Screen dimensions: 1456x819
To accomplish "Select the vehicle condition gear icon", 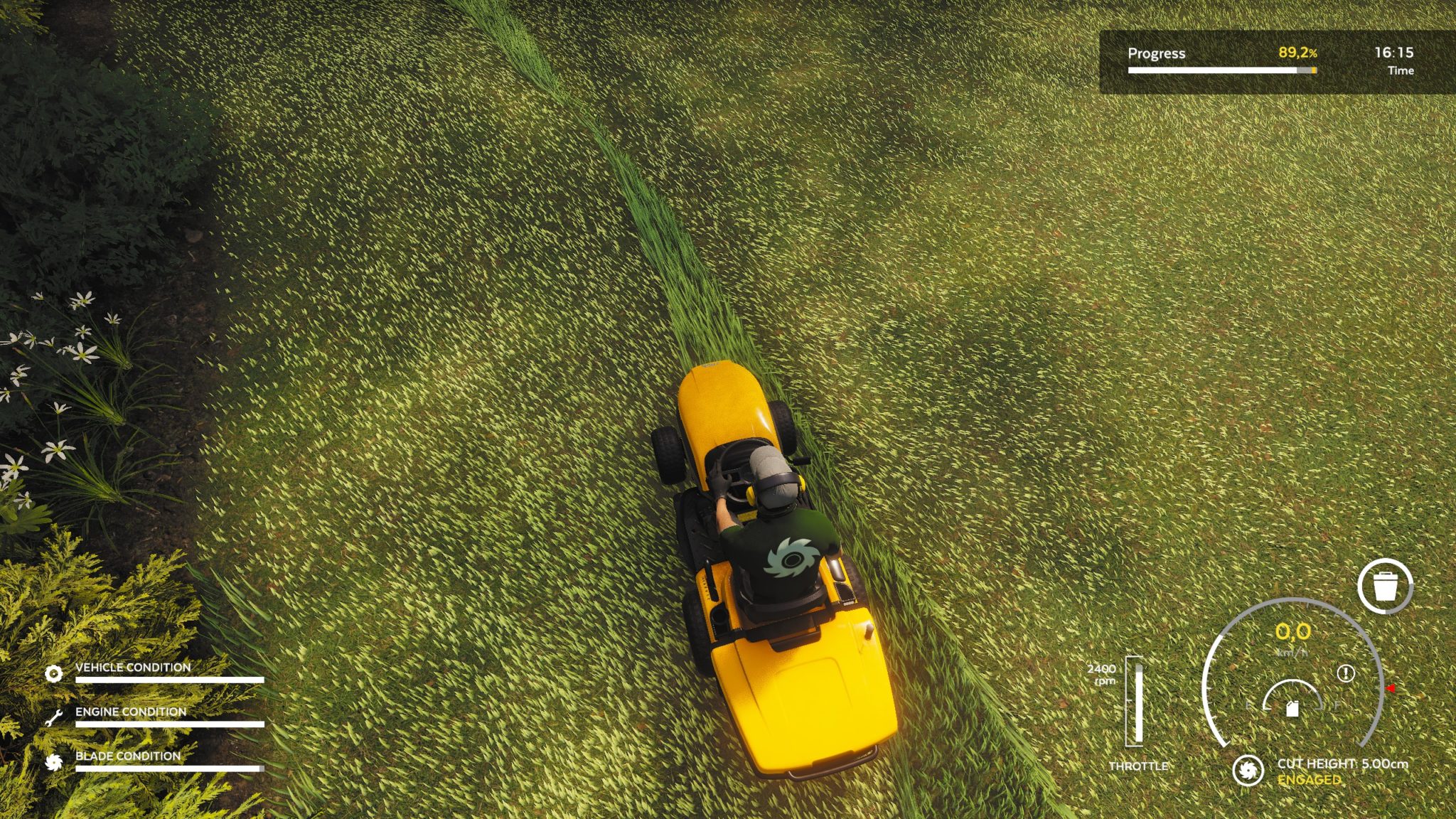I will click(53, 673).
